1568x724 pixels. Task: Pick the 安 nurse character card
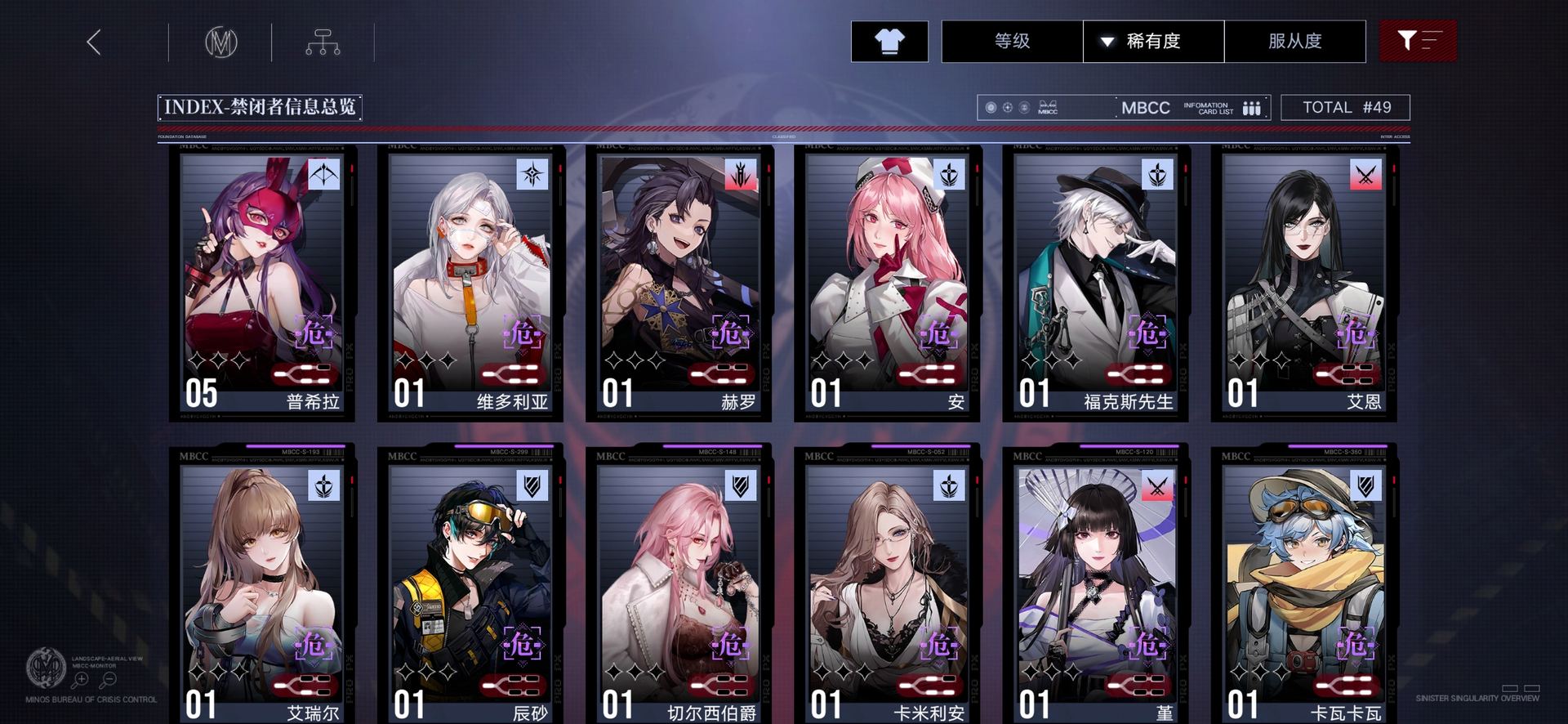coord(887,282)
